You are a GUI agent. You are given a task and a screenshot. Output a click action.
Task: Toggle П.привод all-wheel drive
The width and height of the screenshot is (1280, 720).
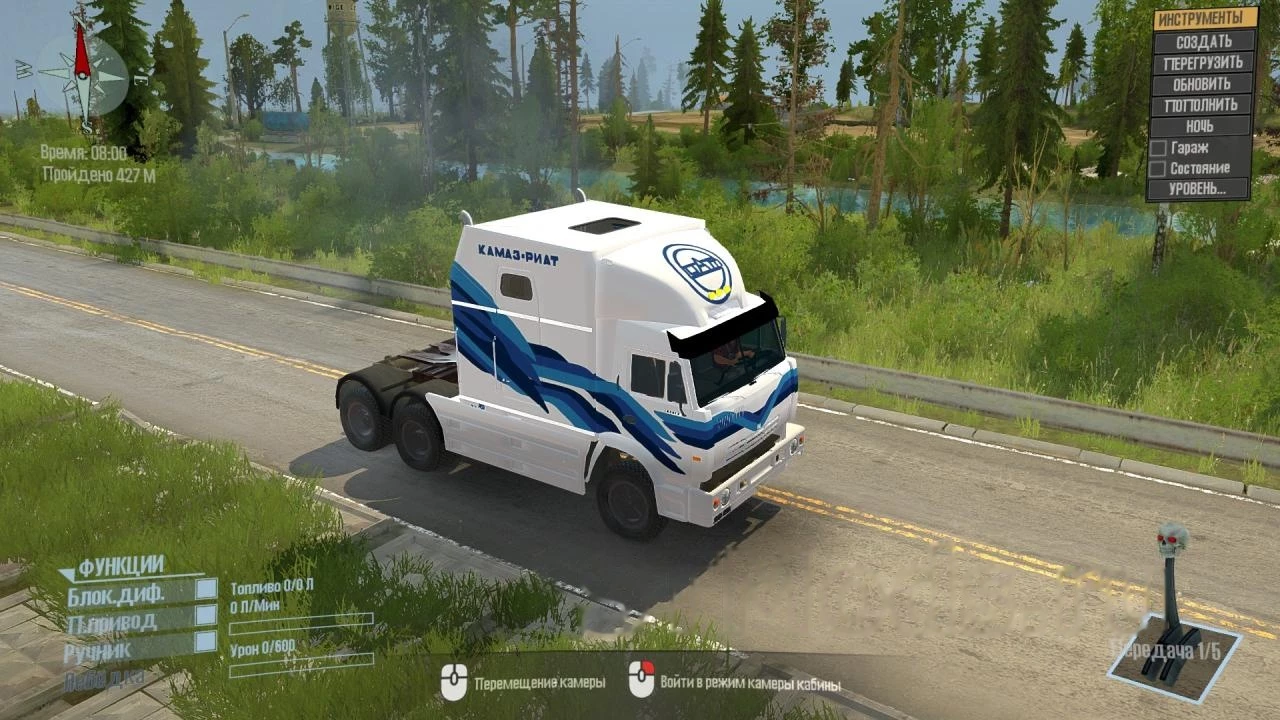point(206,615)
